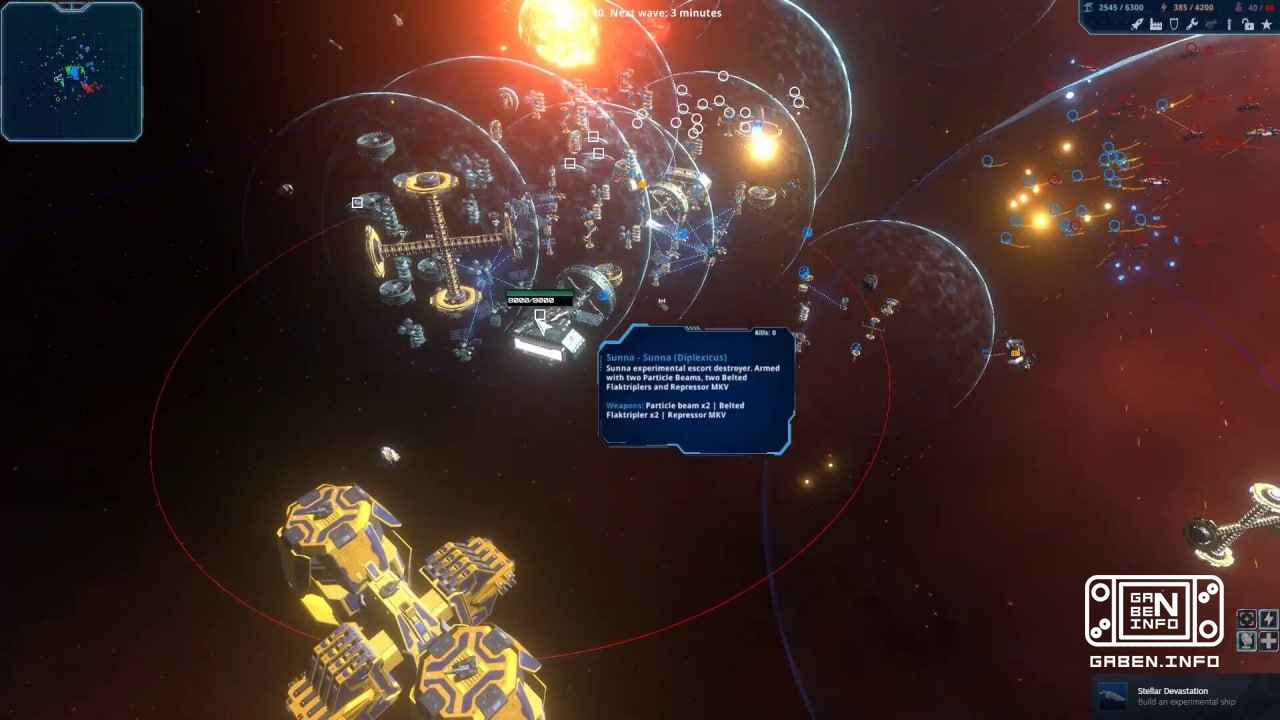Toggle the padlock unlock icon
Screen dimensions: 1280x720
click(x=1248, y=24)
